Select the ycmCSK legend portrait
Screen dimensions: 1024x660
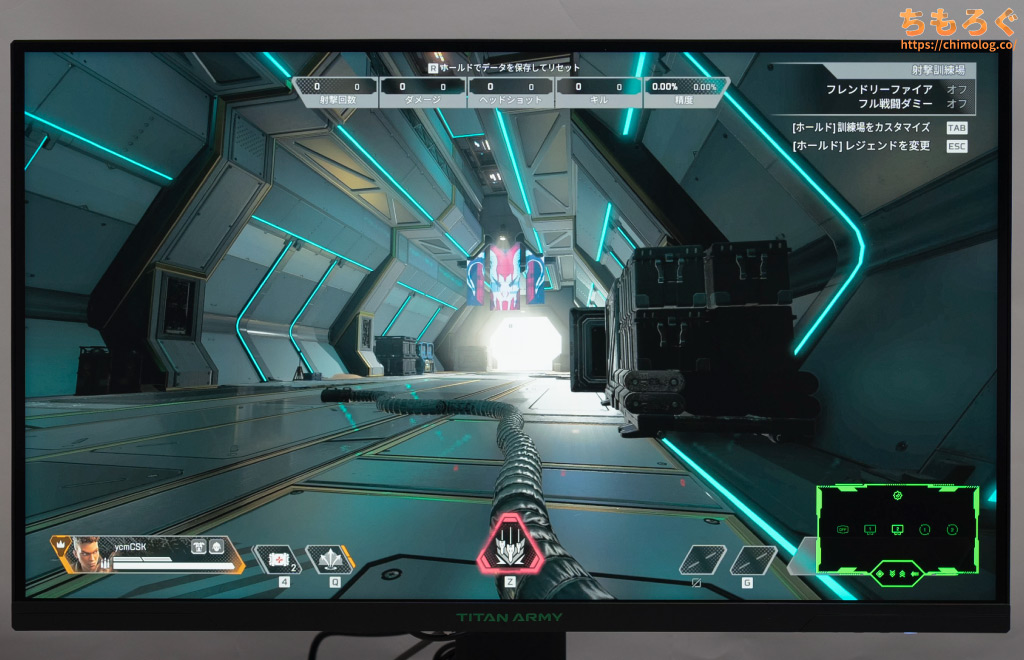(x=90, y=553)
